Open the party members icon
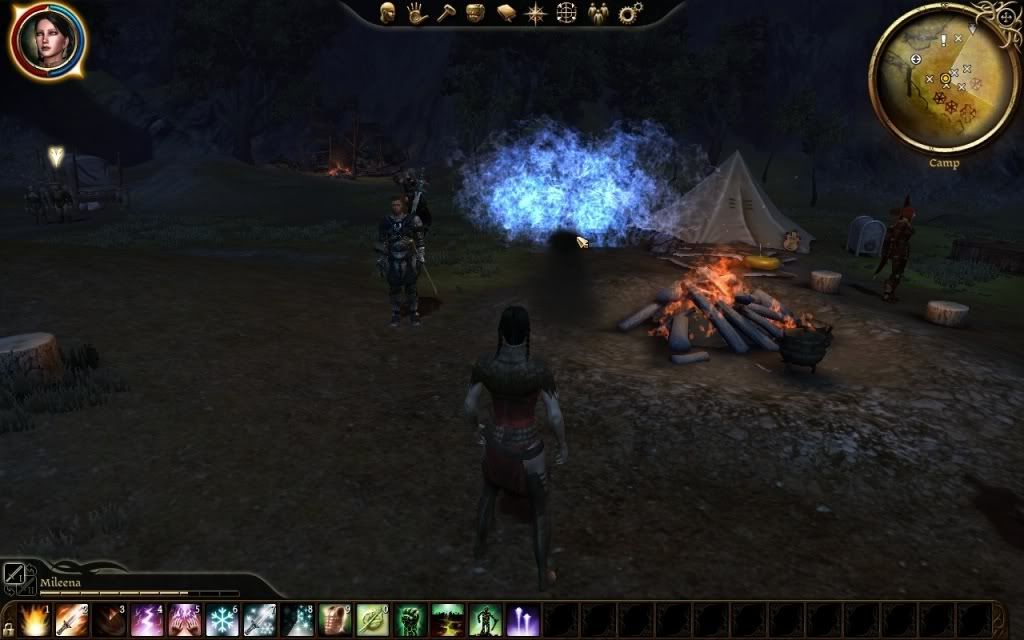This screenshot has width=1024, height=640. (x=598, y=12)
